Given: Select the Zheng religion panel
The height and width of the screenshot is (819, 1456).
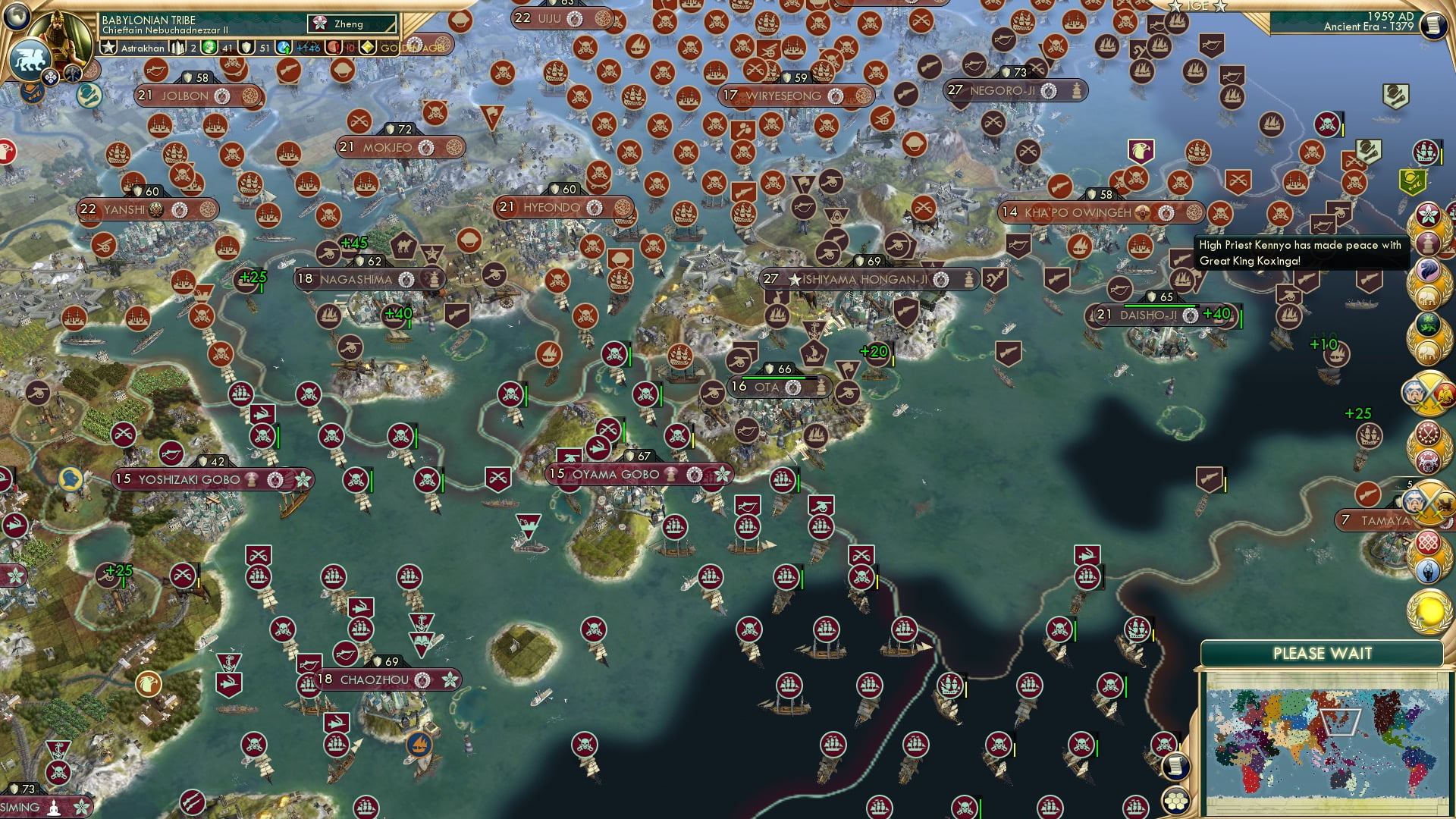Looking at the screenshot, I should coord(352,24).
